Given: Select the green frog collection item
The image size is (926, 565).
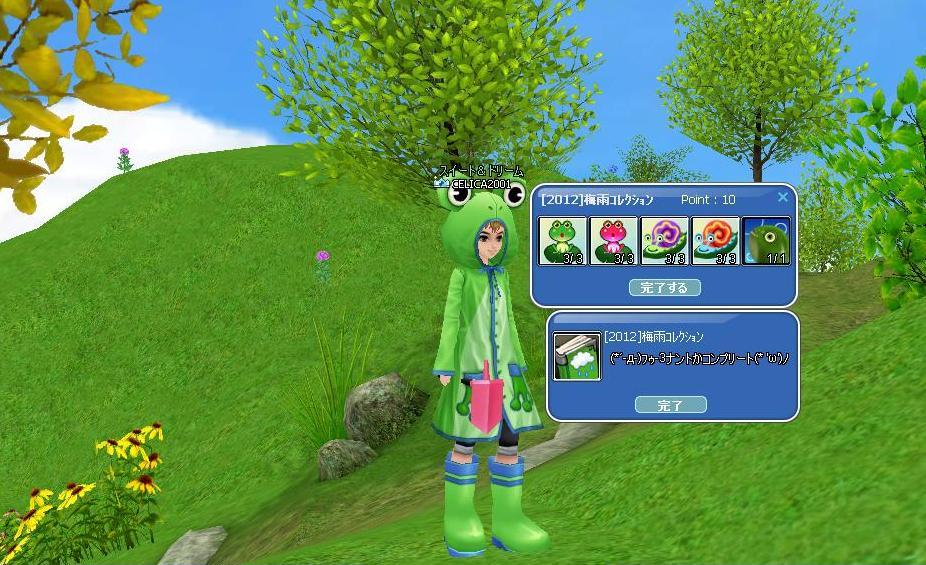Looking at the screenshot, I should pos(563,241).
